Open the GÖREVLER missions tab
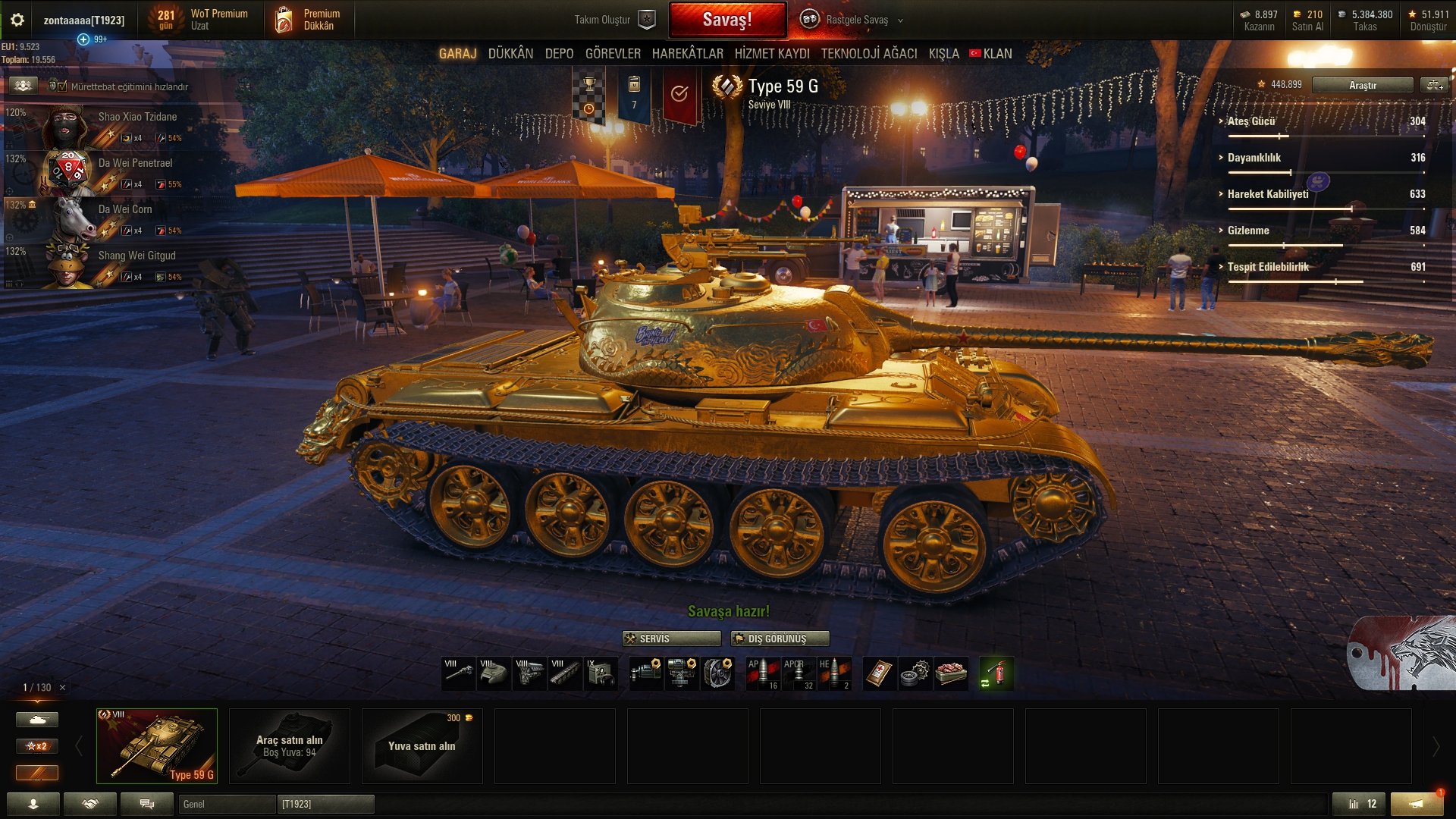Viewport: 1456px width, 819px height. pos(613,54)
